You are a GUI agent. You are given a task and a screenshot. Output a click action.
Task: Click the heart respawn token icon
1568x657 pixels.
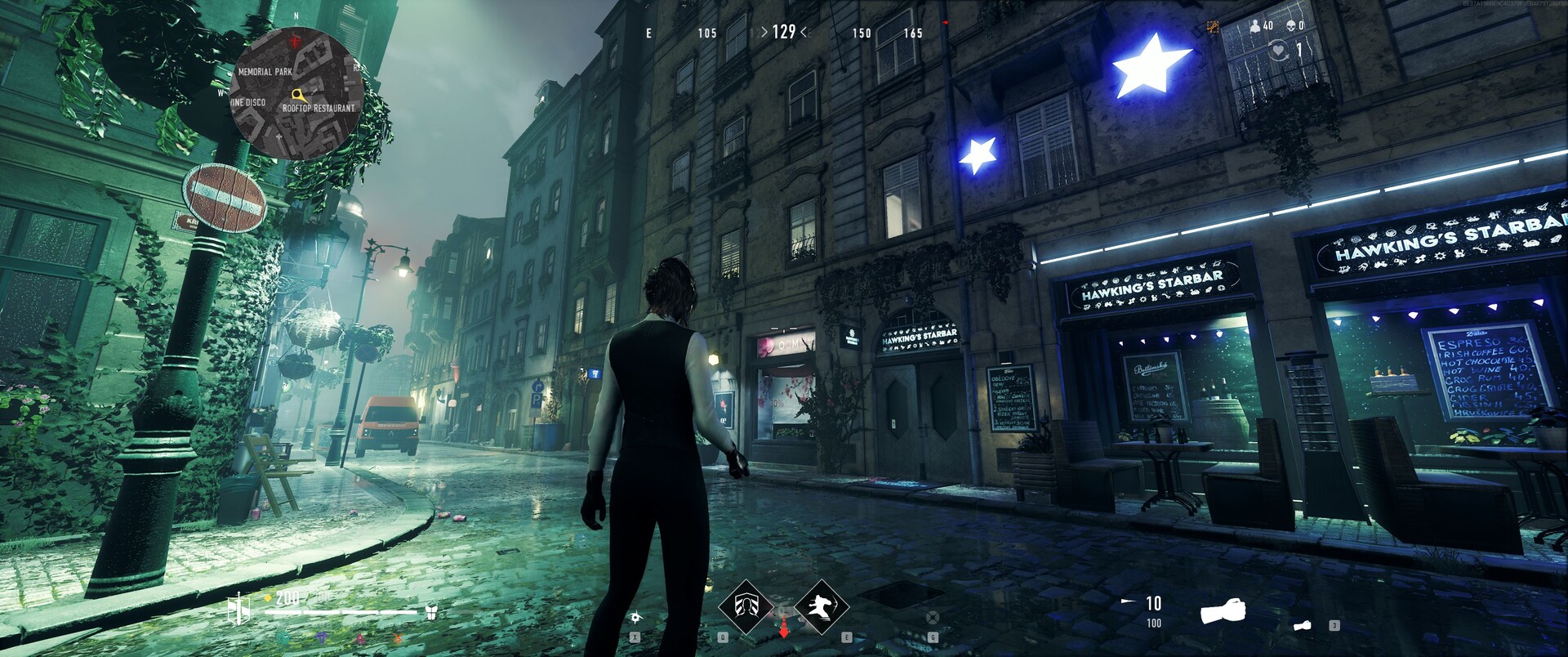pos(1278,51)
